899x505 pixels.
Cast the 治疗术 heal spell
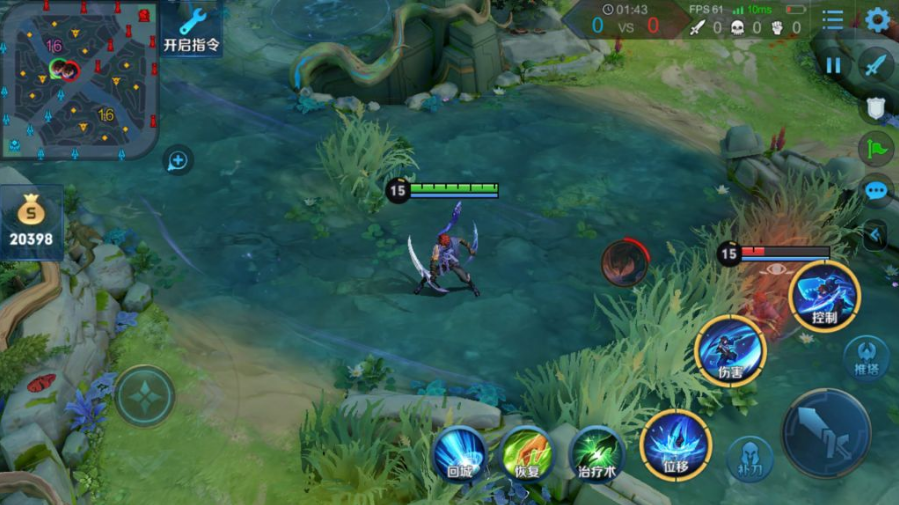click(x=597, y=453)
